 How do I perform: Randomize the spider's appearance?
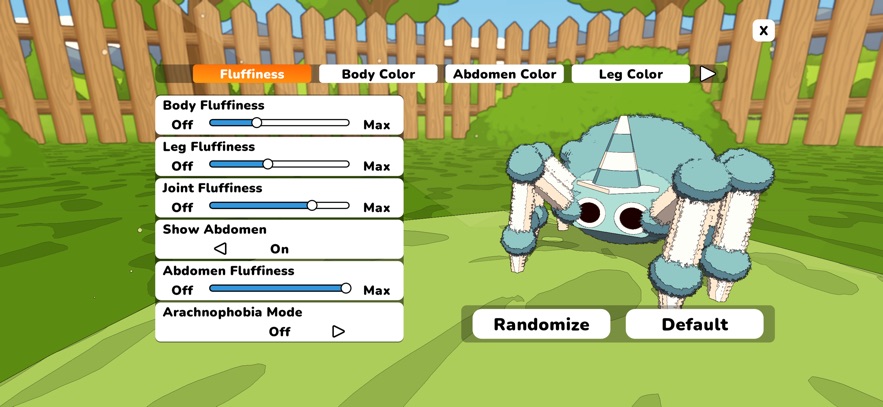541,324
